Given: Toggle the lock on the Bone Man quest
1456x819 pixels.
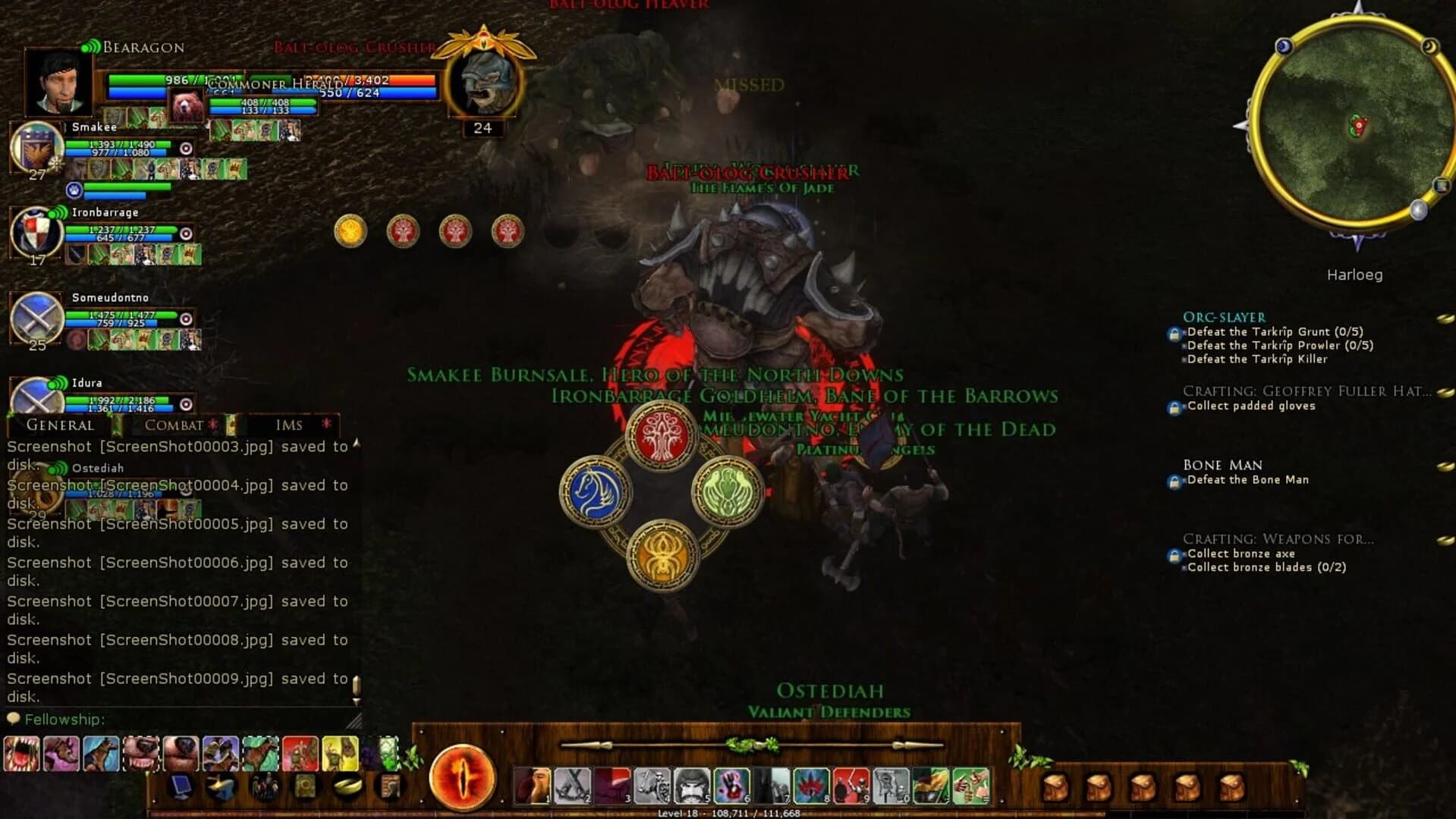Looking at the screenshot, I should (1174, 480).
